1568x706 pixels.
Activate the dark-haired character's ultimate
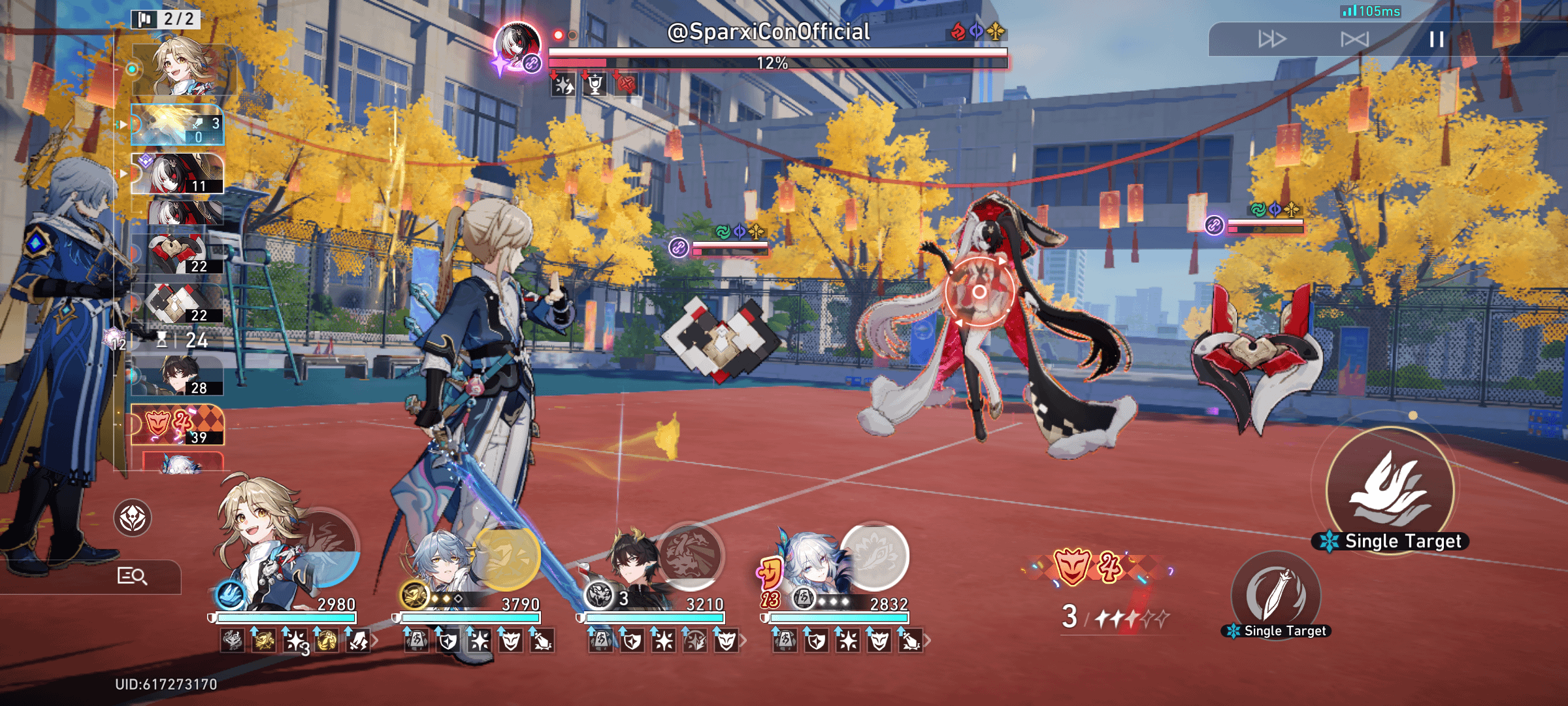[690, 556]
